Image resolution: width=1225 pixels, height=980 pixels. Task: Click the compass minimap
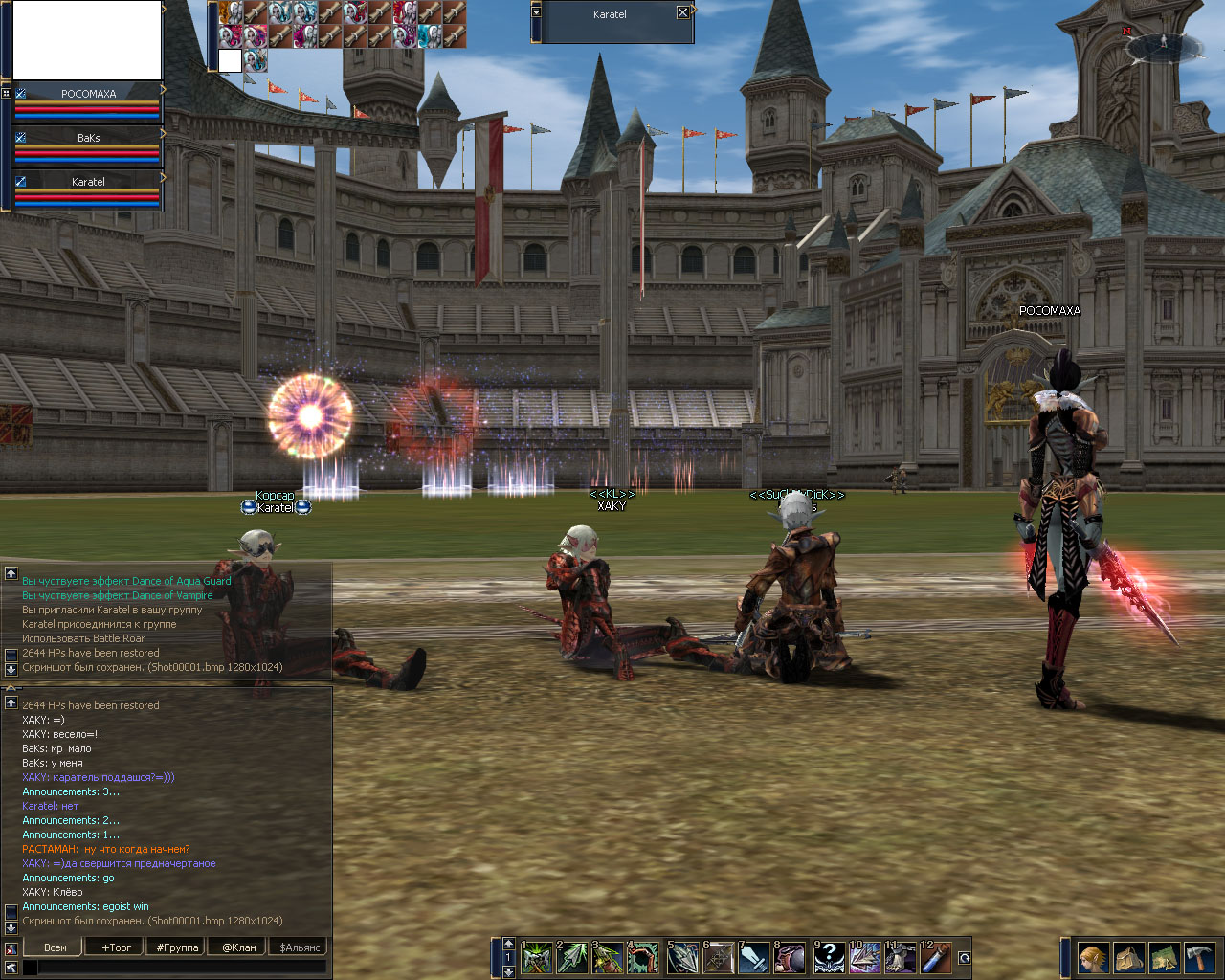1164,45
